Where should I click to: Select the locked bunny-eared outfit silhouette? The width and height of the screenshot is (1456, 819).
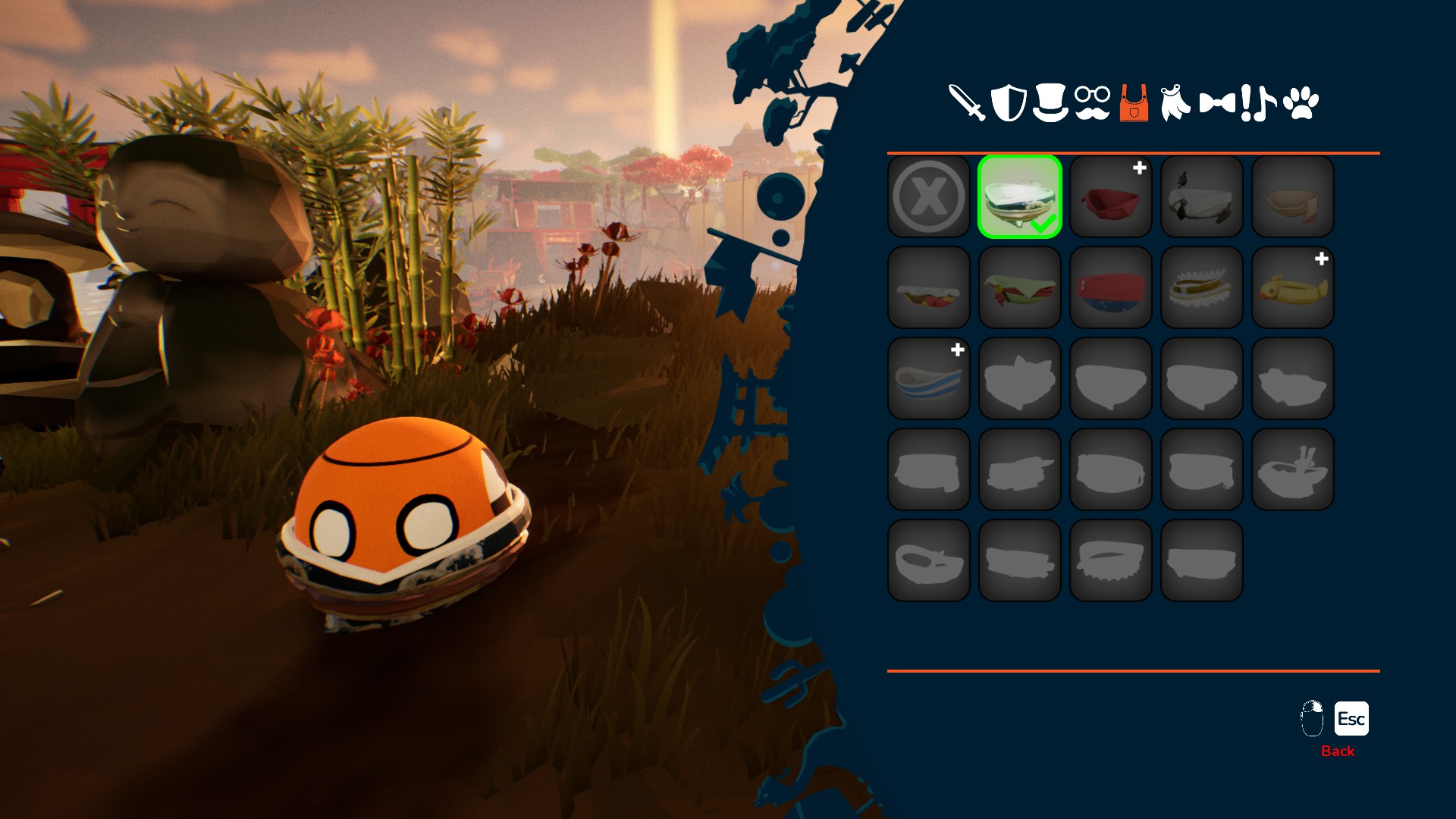point(1293,469)
